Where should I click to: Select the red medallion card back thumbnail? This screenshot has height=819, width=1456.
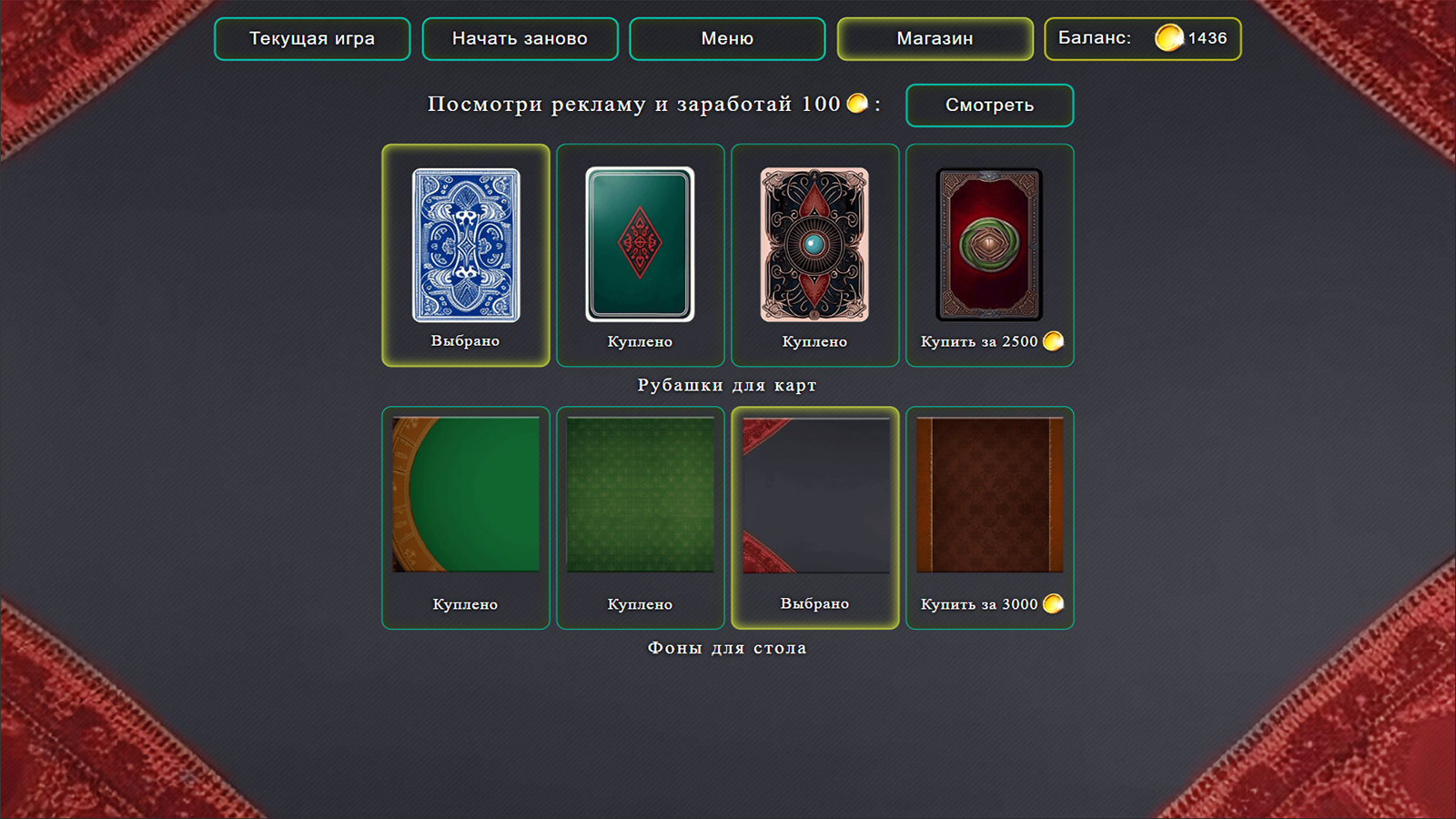click(x=989, y=243)
